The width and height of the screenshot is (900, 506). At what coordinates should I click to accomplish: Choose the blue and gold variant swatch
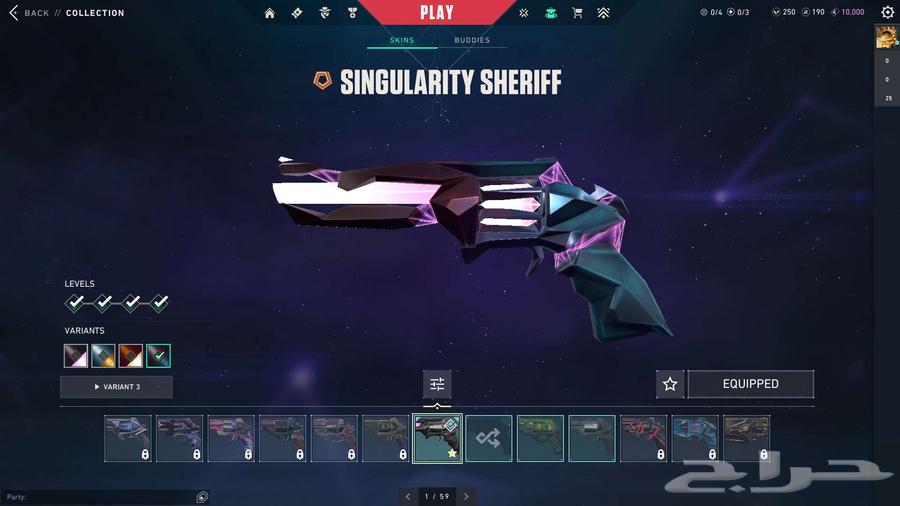coord(103,355)
